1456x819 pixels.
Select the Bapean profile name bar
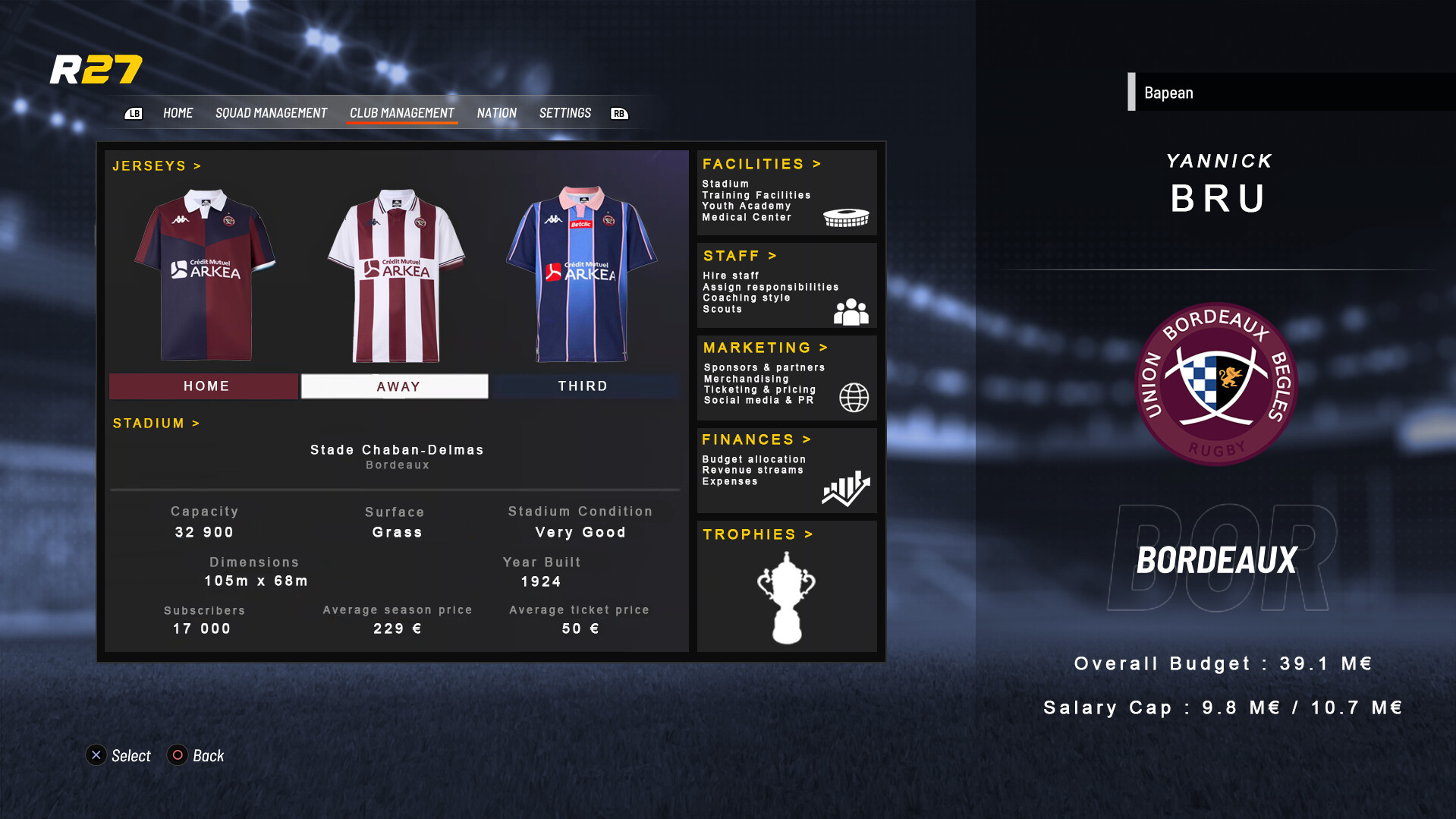pyautogui.click(x=1290, y=93)
